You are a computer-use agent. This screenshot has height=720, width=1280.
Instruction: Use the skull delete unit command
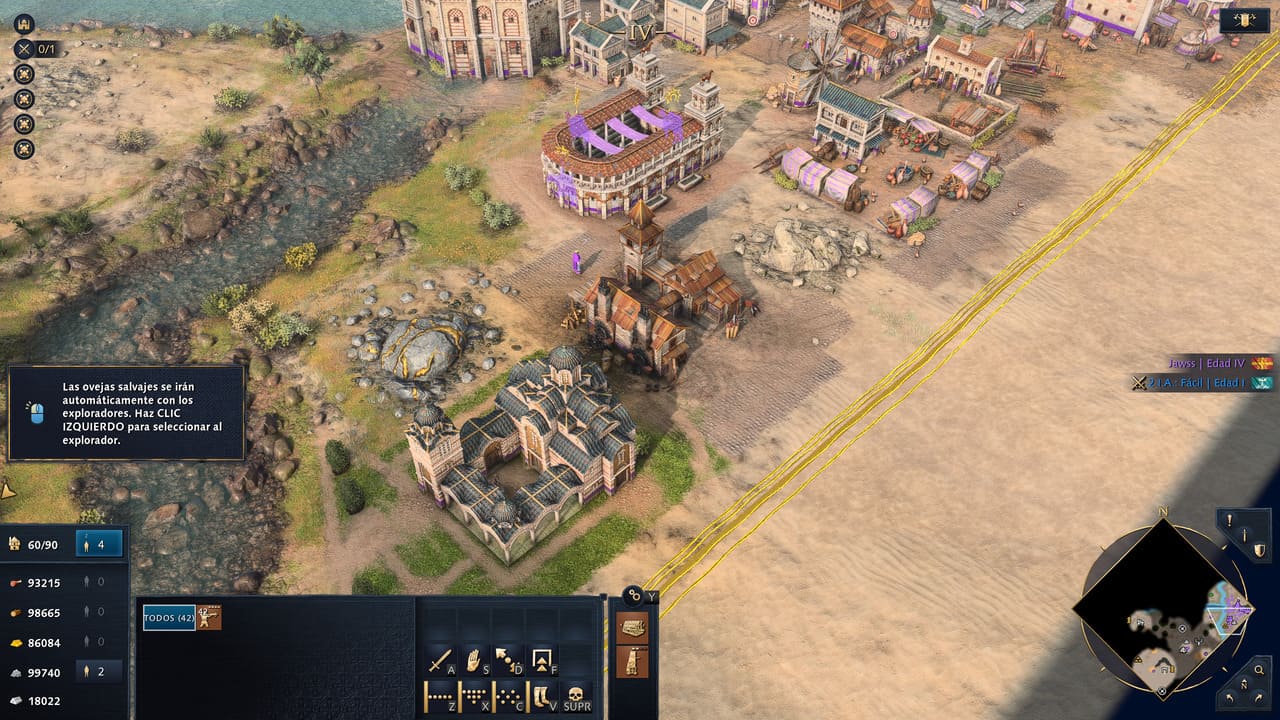click(575, 694)
